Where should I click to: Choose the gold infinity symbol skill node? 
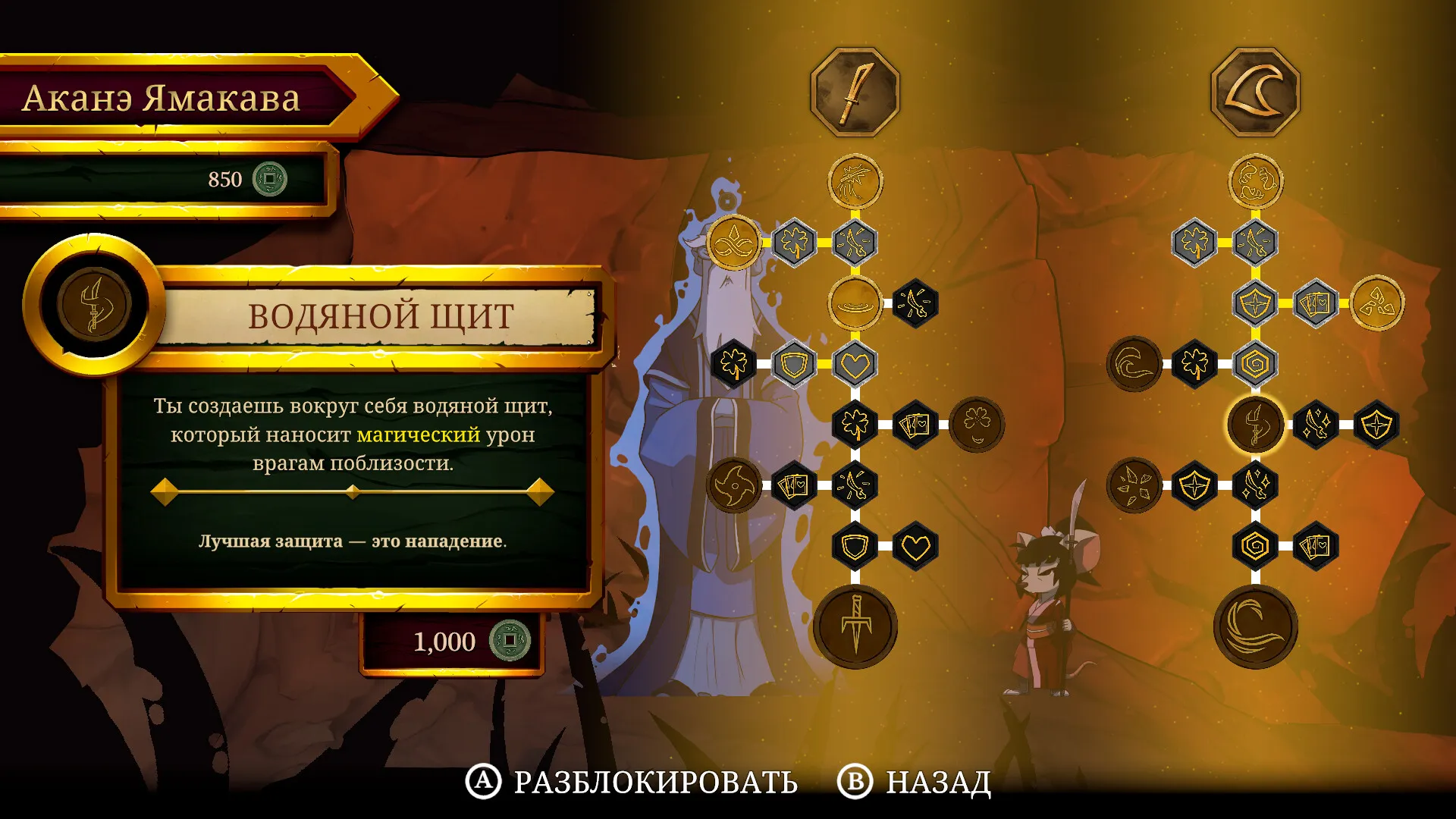[733, 243]
